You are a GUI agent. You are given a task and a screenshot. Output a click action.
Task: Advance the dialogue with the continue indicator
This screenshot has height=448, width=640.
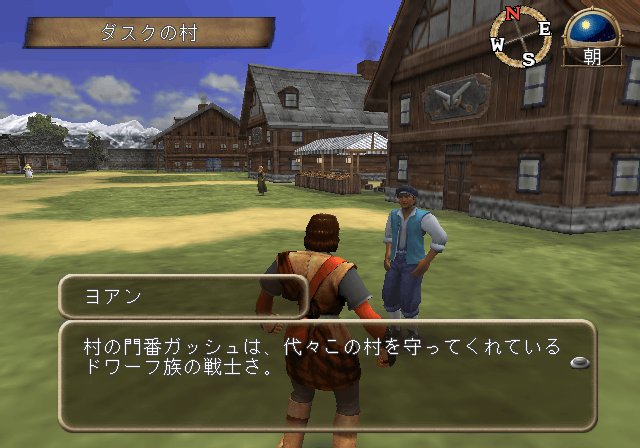pyautogui.click(x=579, y=362)
